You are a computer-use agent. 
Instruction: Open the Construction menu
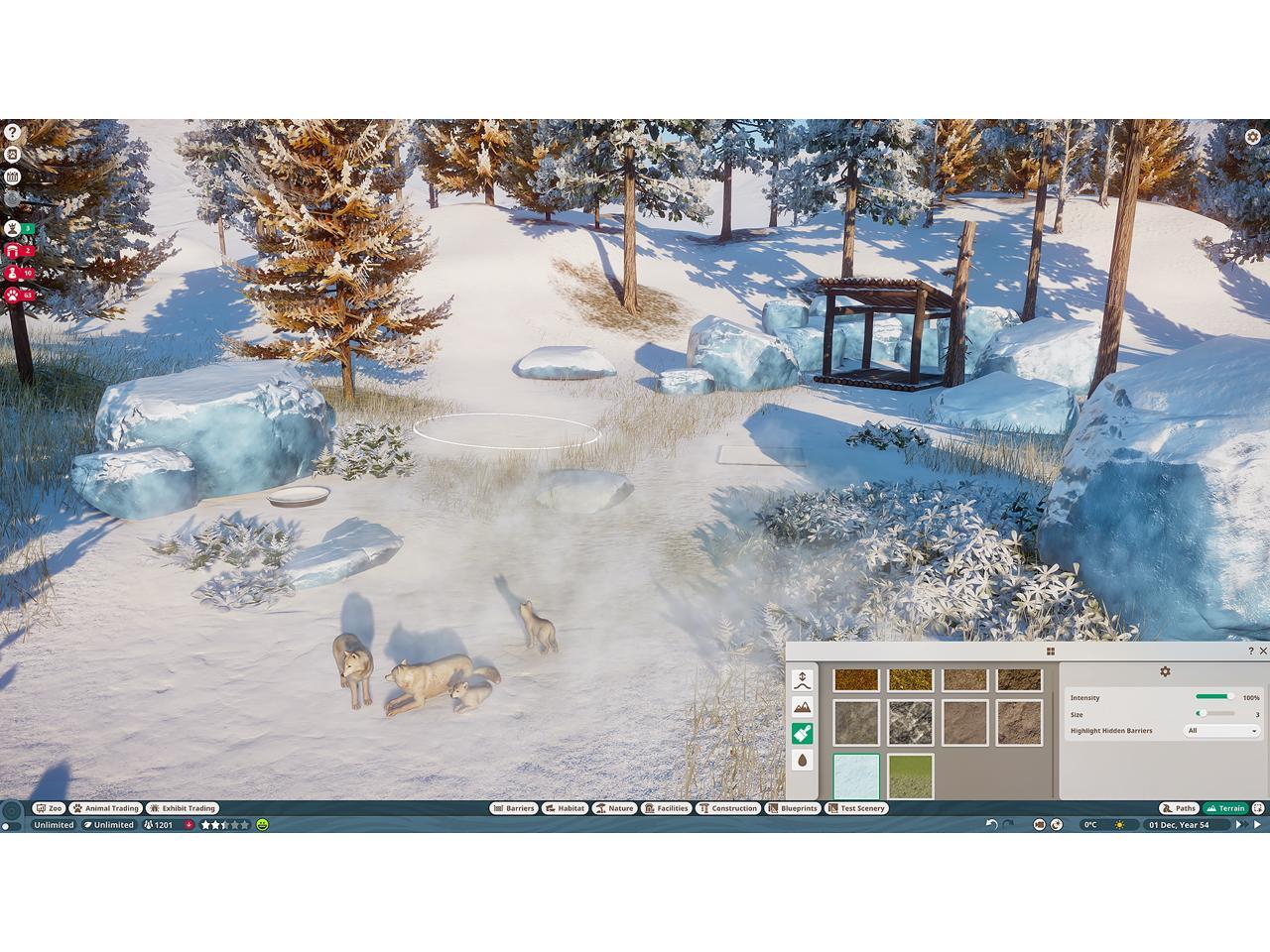(x=727, y=808)
